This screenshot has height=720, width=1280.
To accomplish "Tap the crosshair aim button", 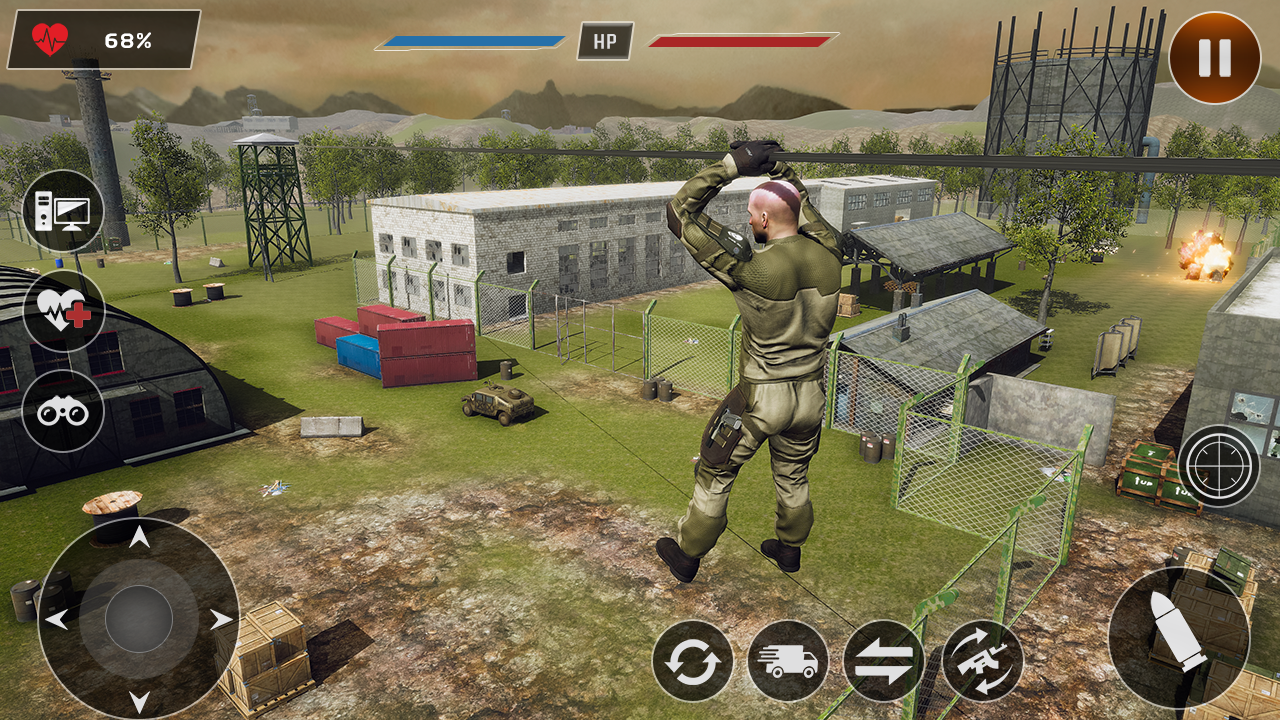I will point(1218,466).
